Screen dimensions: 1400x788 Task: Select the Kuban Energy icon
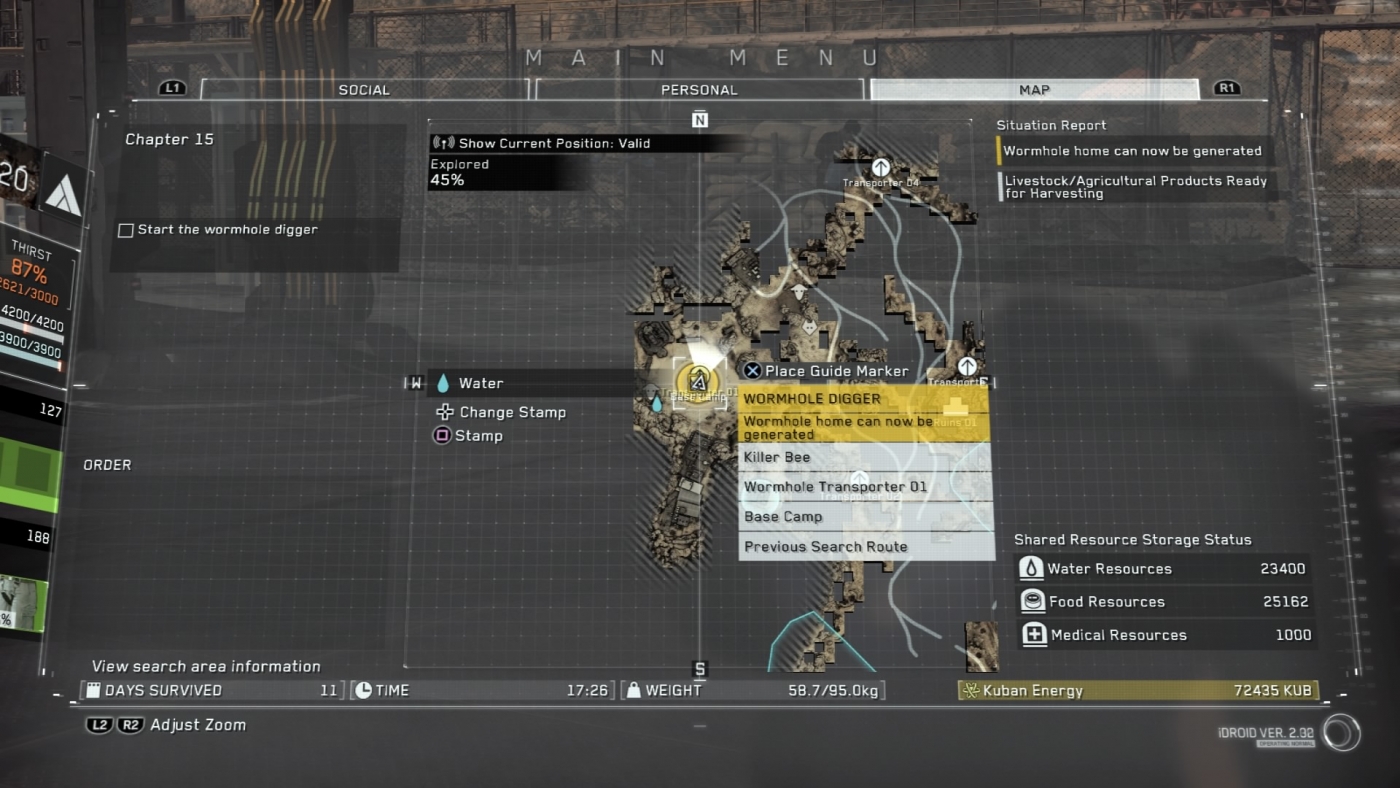click(973, 690)
